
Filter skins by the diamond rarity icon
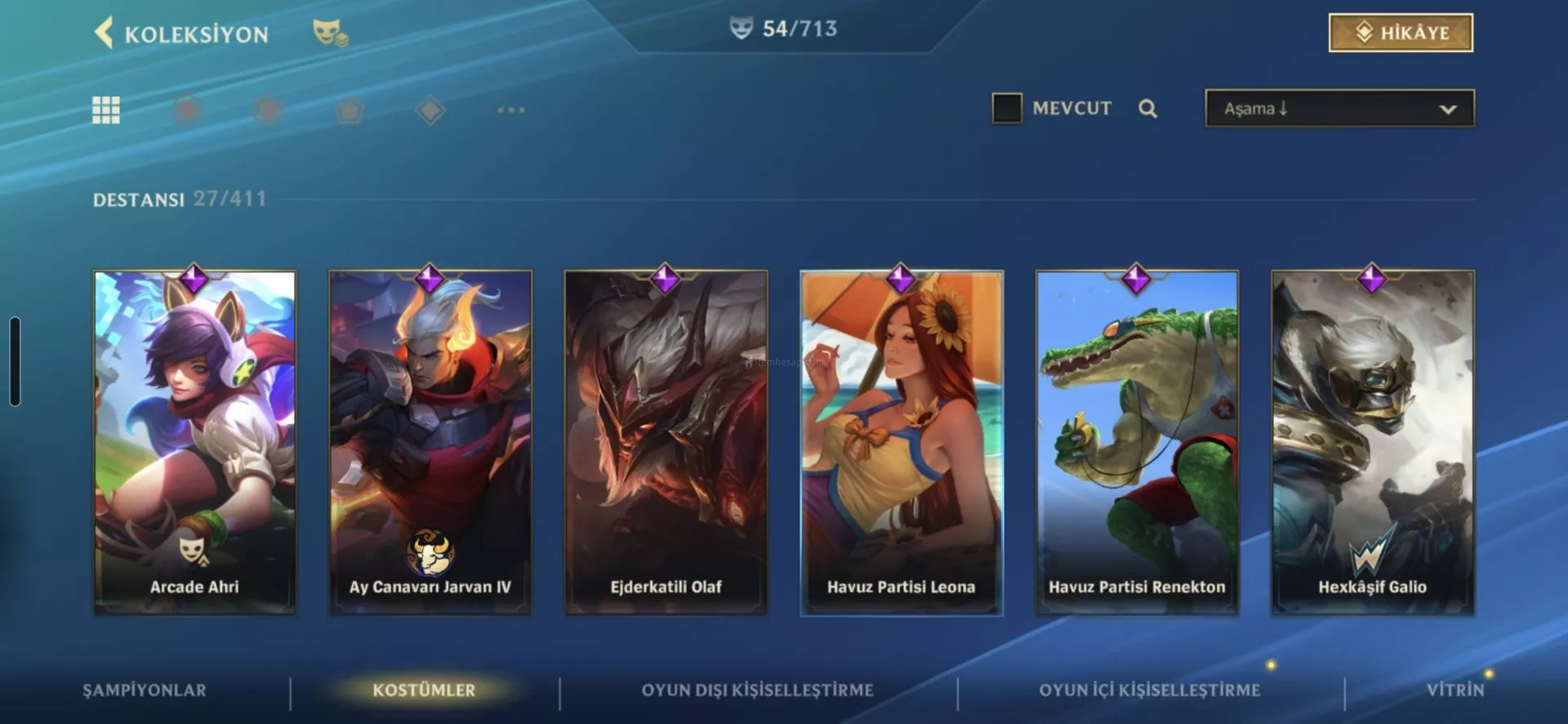click(430, 109)
